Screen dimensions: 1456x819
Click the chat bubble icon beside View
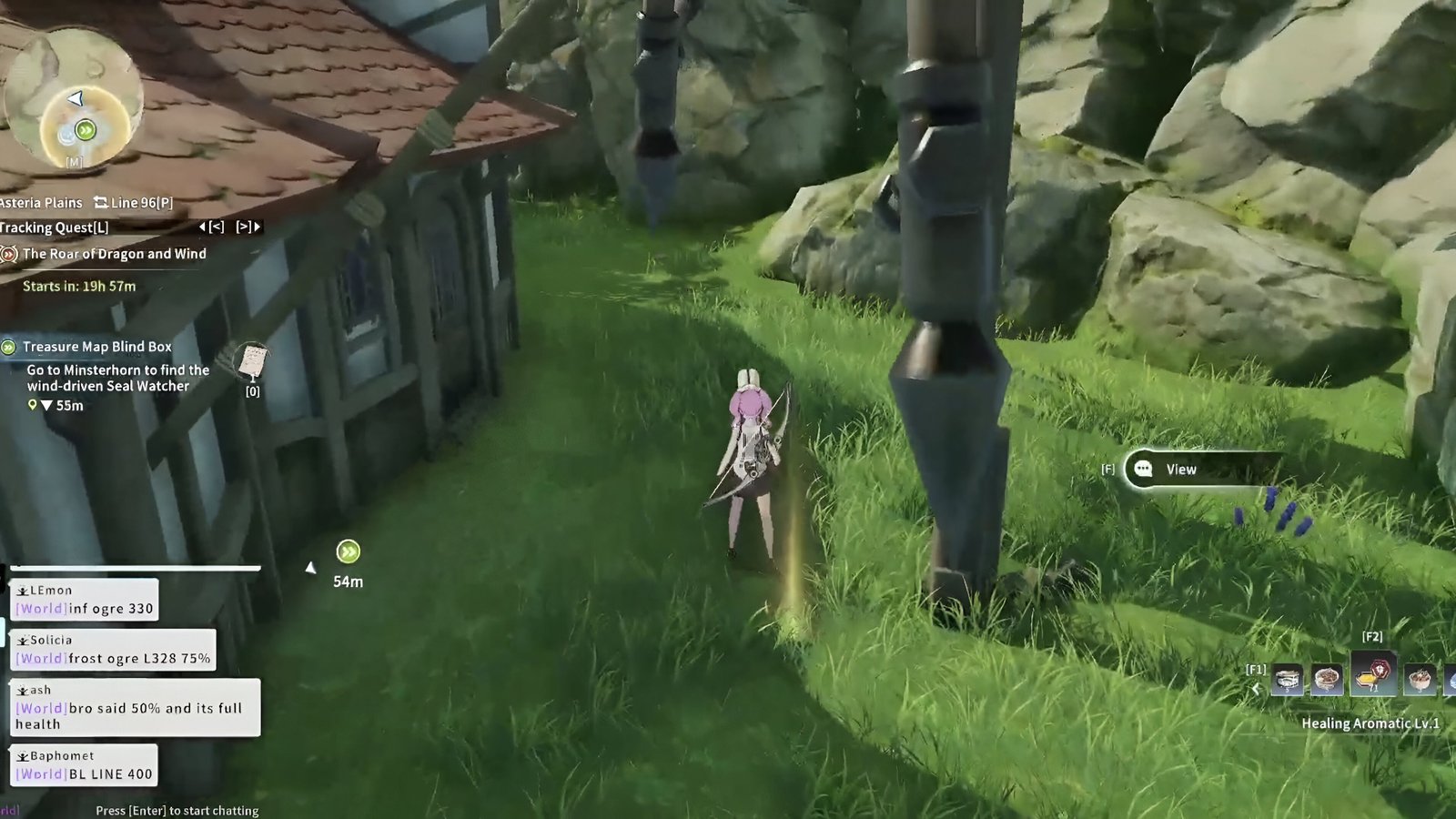tap(1142, 470)
